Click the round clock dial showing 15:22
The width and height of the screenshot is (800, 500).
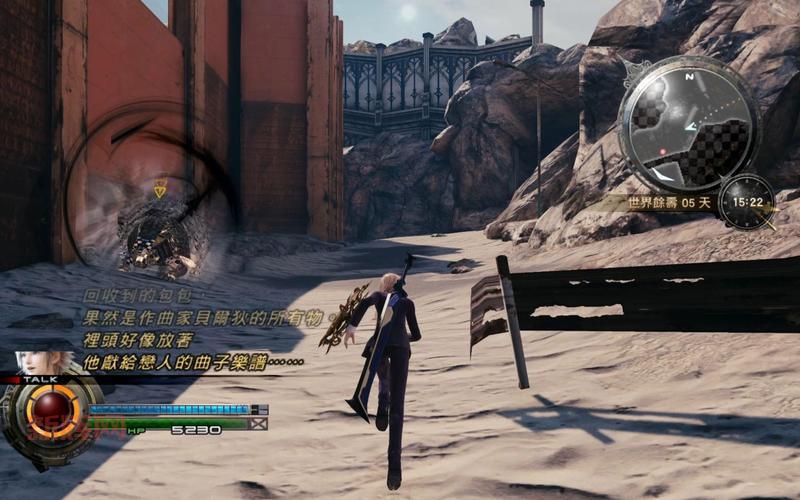tap(746, 202)
